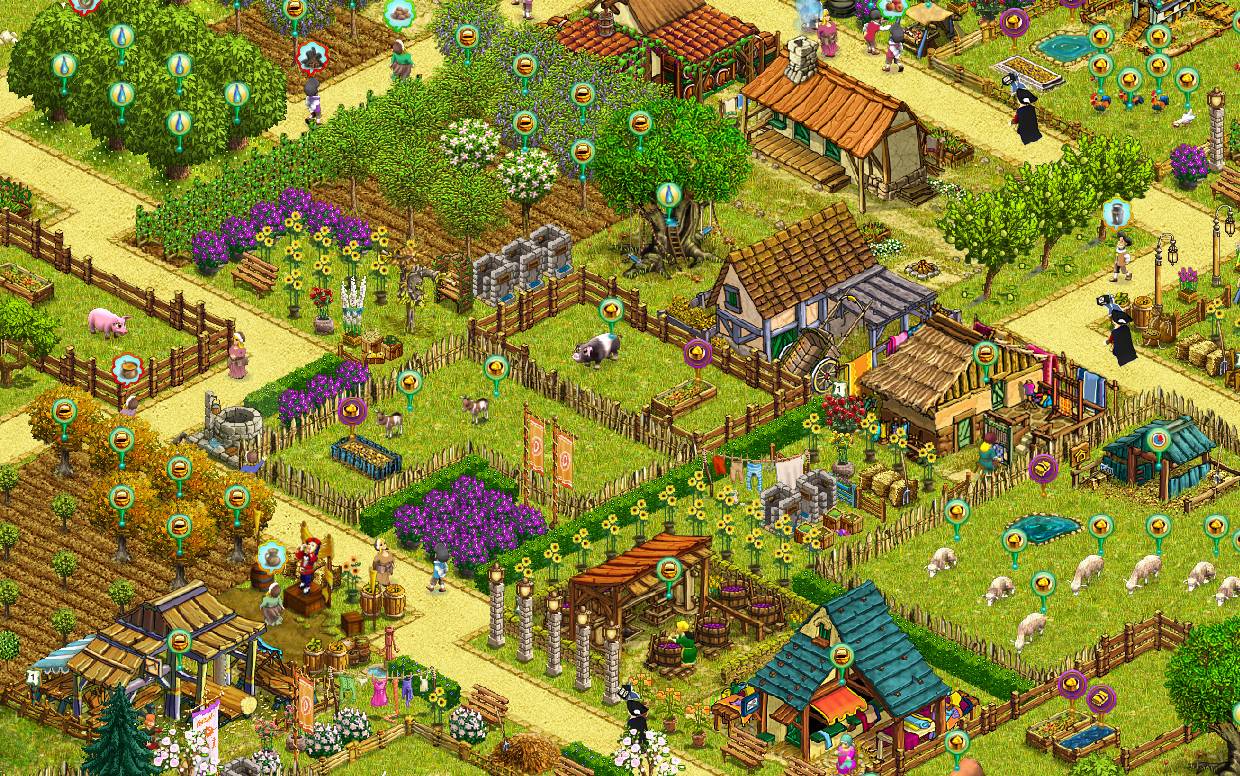This screenshot has width=1240, height=776.
Task: Open the purple marker beside the hay bales
Action: 1043,466
